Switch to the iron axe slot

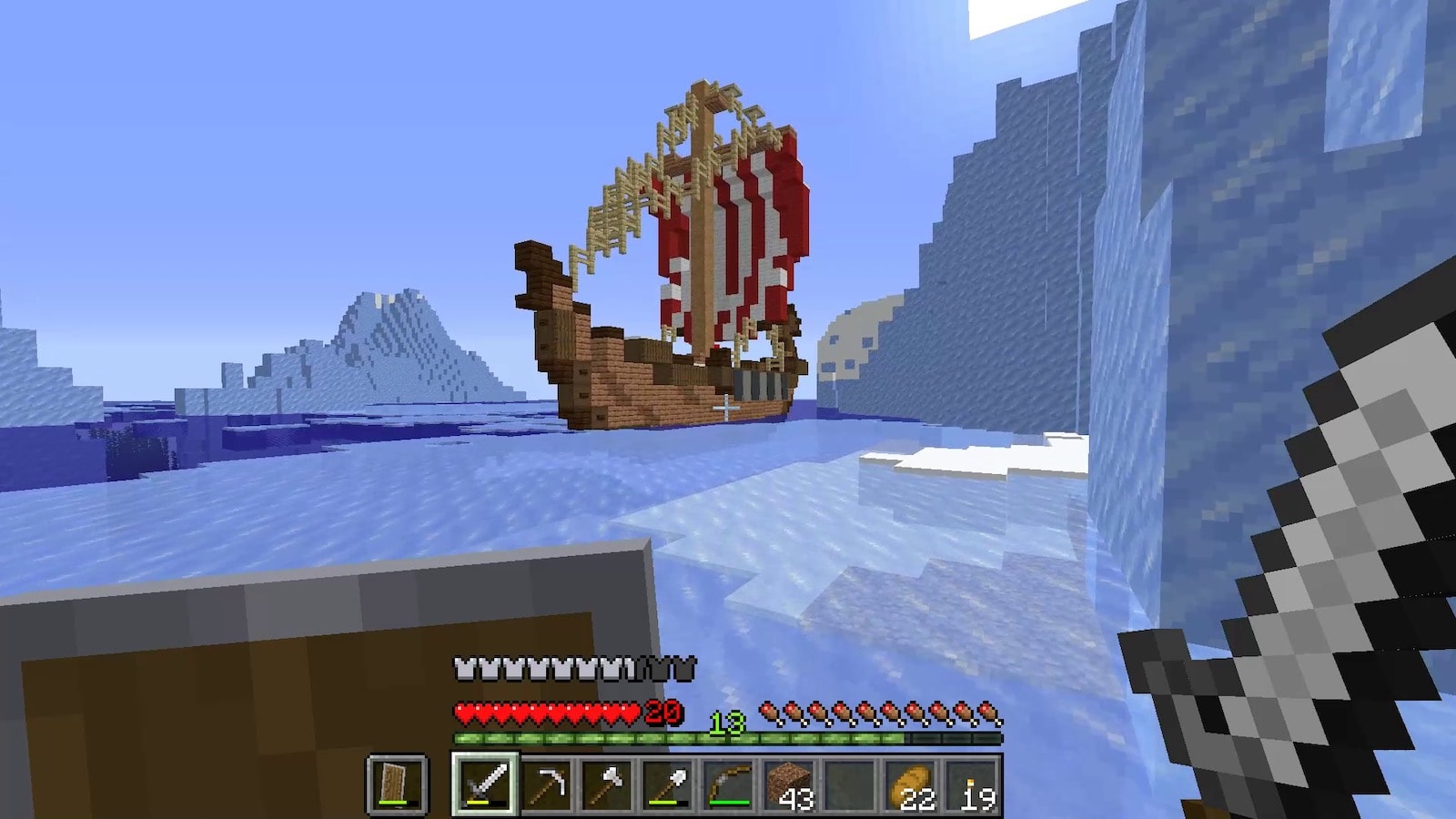pyautogui.click(x=607, y=784)
